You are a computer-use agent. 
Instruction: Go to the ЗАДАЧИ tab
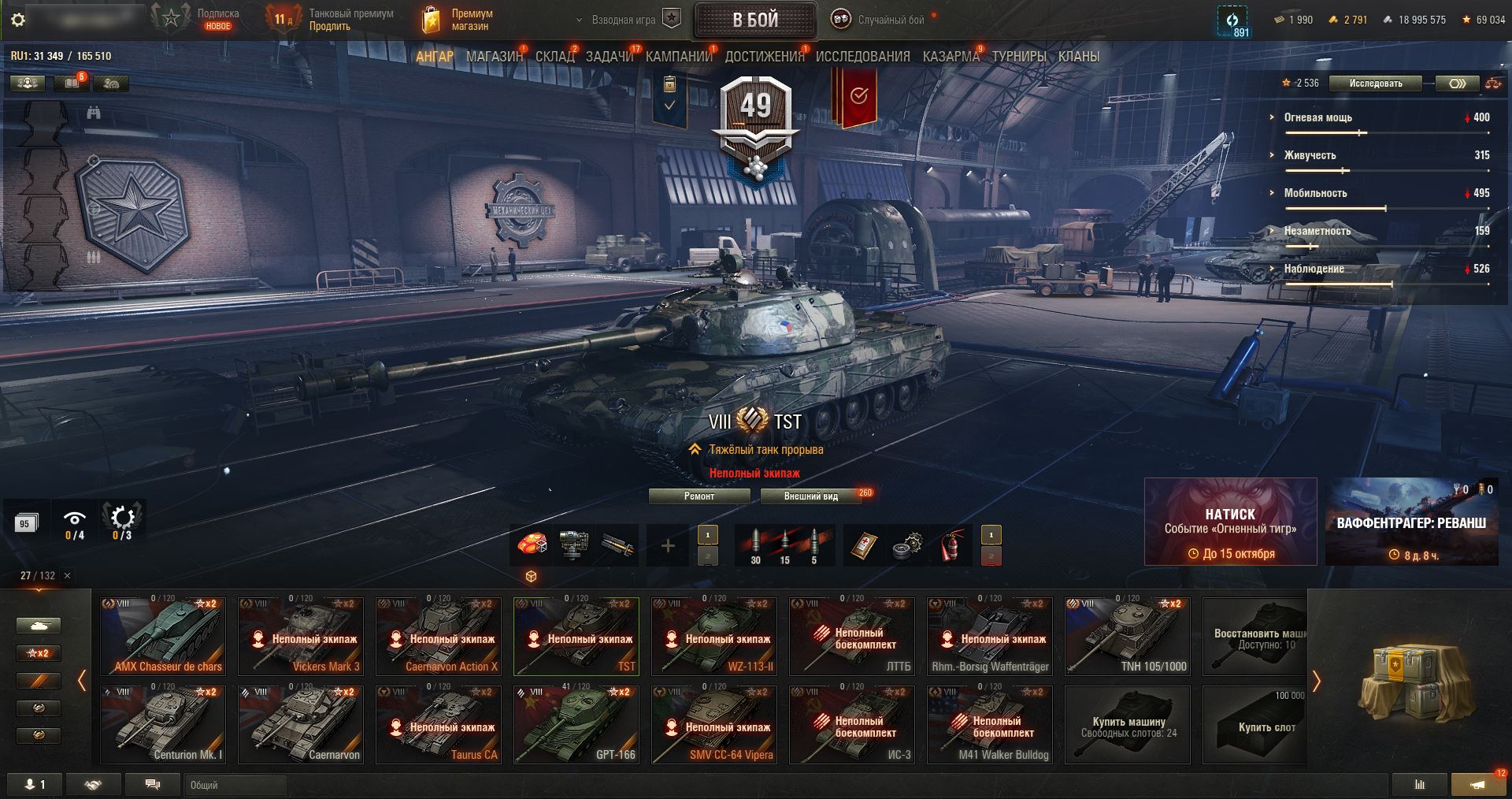tap(610, 57)
